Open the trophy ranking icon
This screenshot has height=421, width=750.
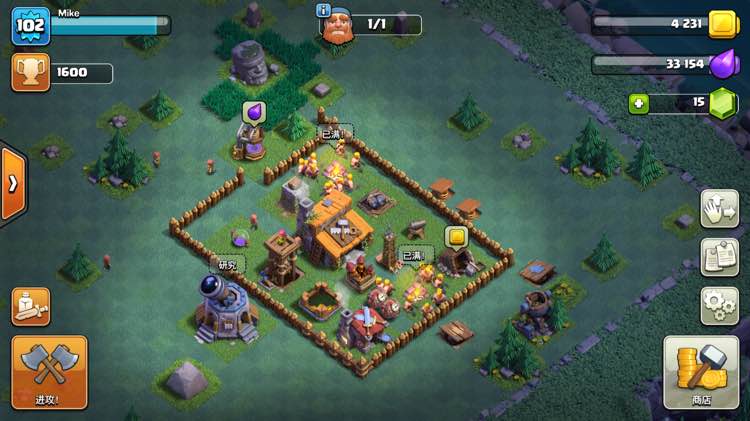coord(30,73)
